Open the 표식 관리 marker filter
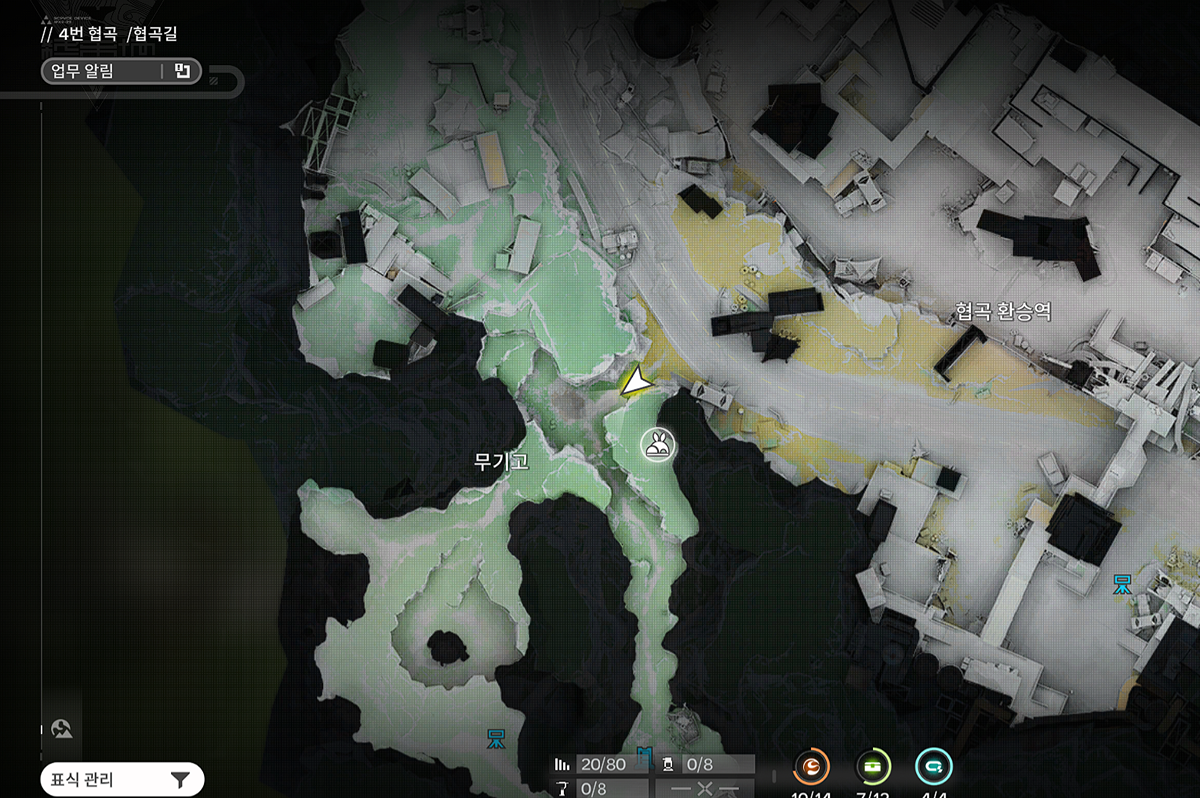Screen dimensions: 1200x798 [x=121, y=779]
